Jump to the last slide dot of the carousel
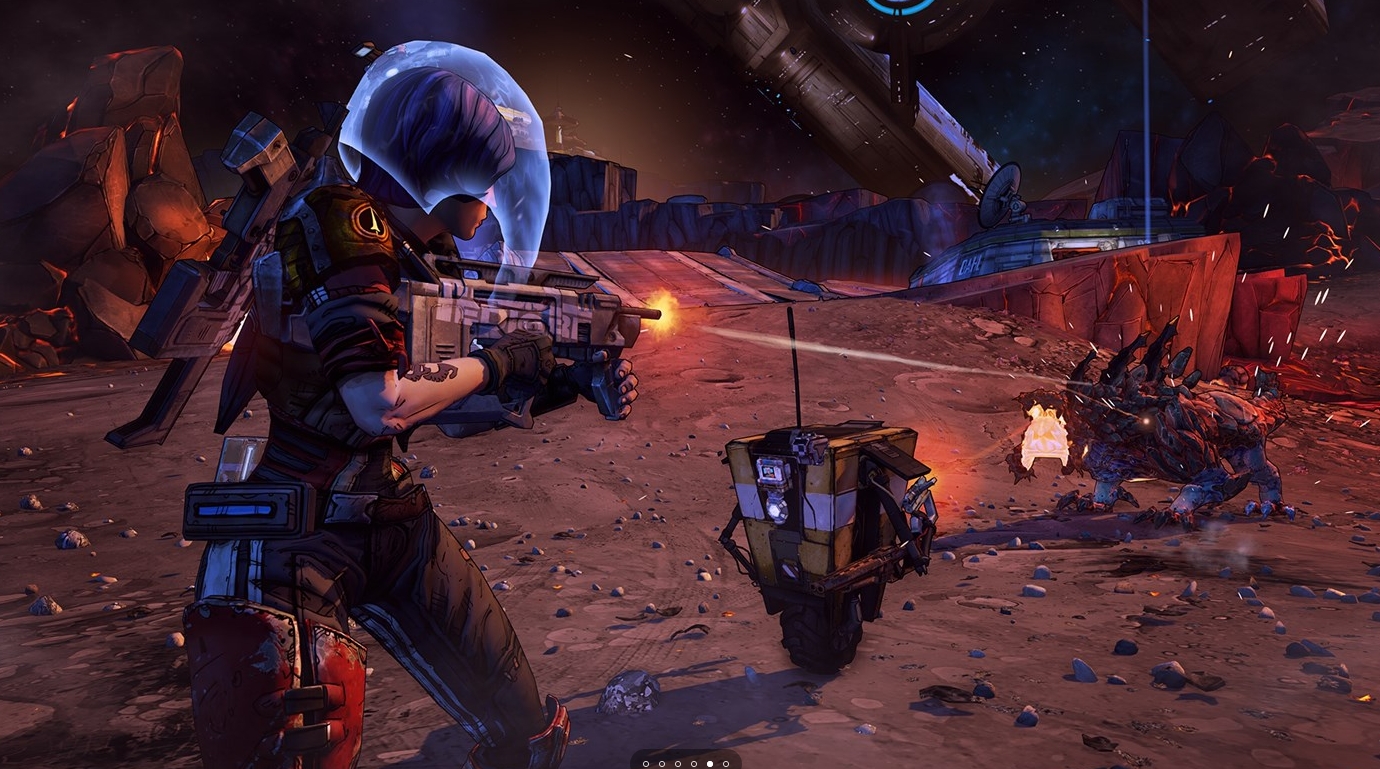This screenshot has height=769, width=1380. [726, 764]
